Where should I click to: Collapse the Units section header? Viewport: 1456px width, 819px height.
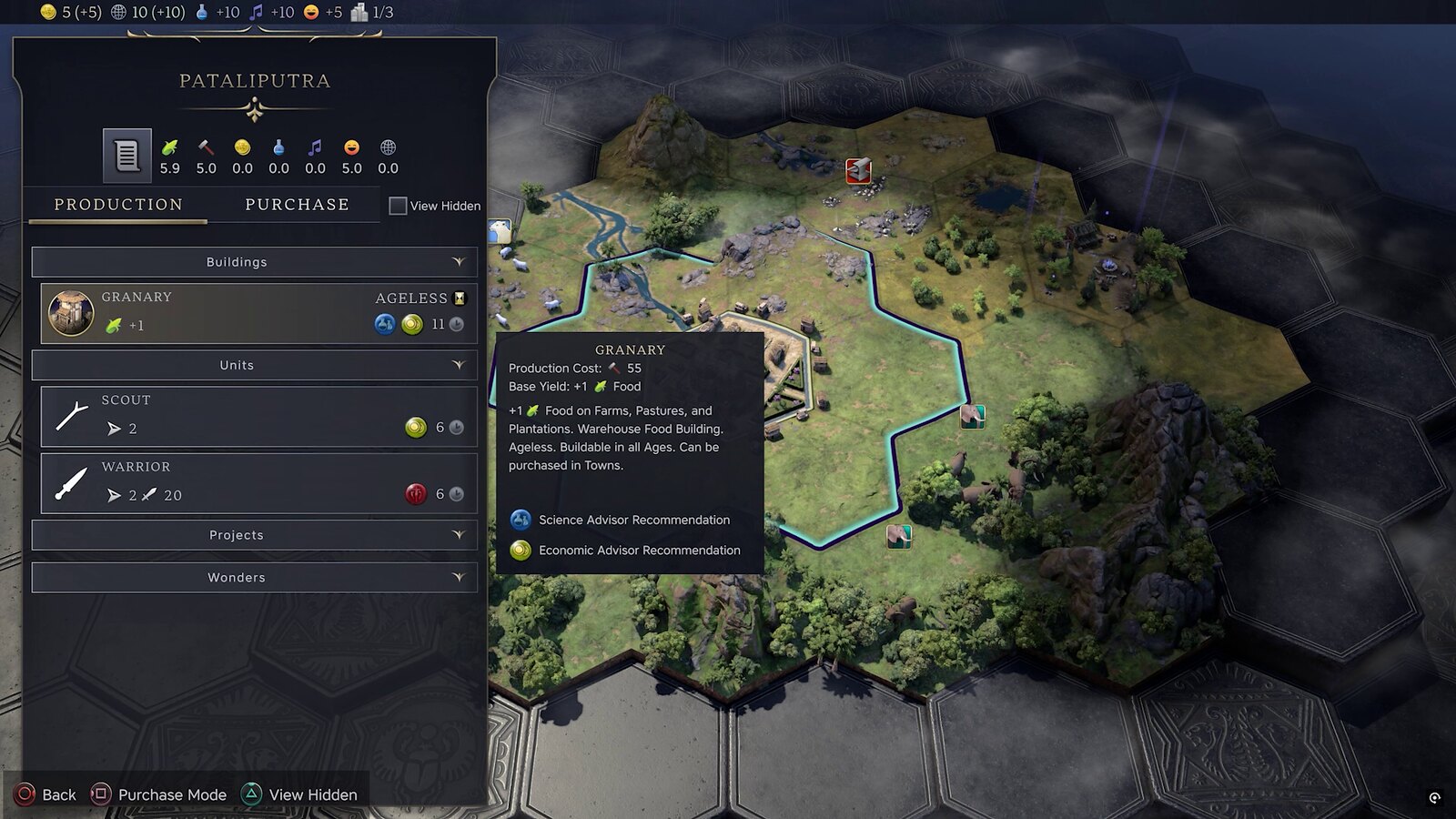point(255,365)
